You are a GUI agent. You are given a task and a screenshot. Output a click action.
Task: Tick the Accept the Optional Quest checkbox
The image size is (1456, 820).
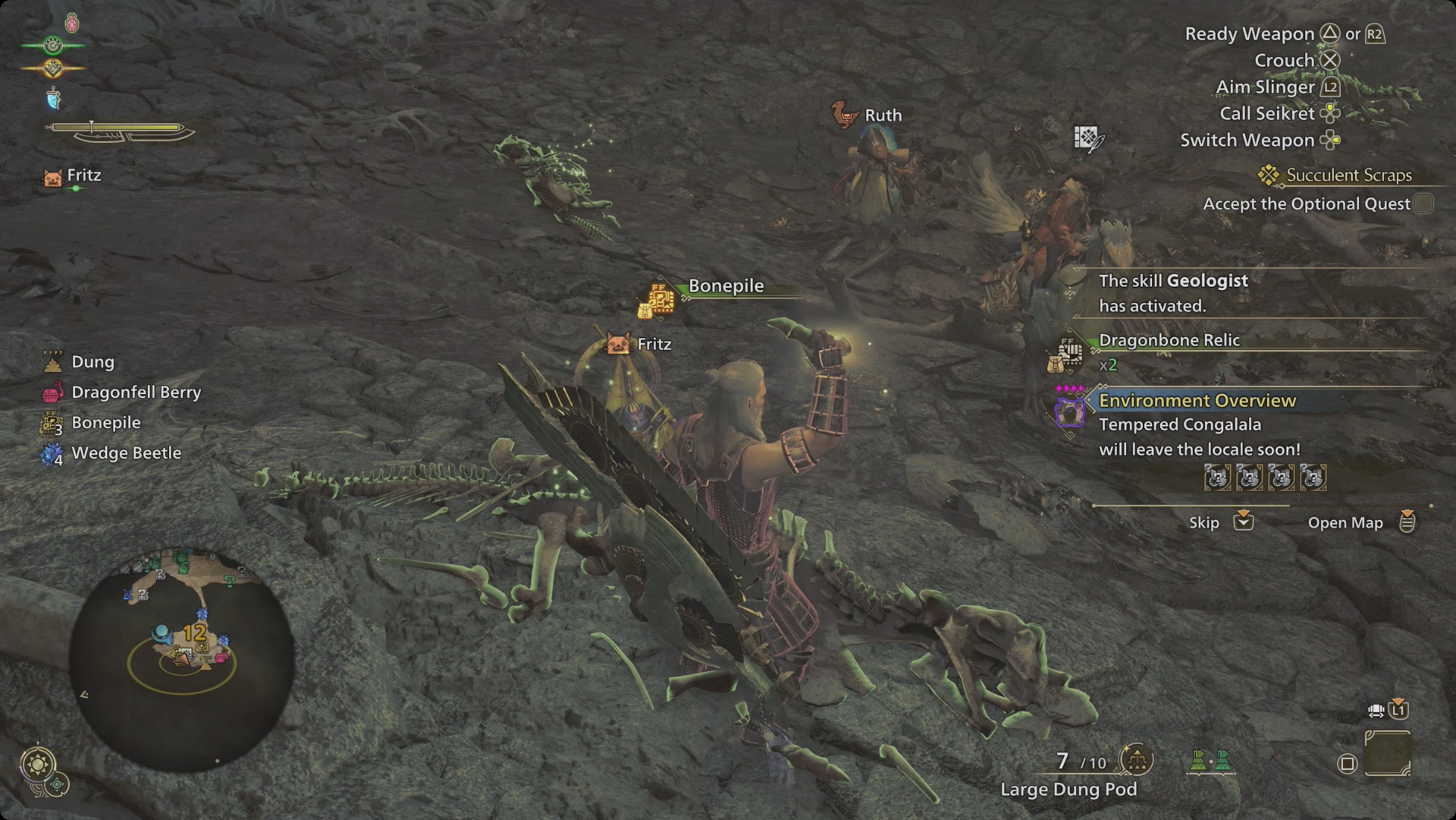pos(1424,203)
